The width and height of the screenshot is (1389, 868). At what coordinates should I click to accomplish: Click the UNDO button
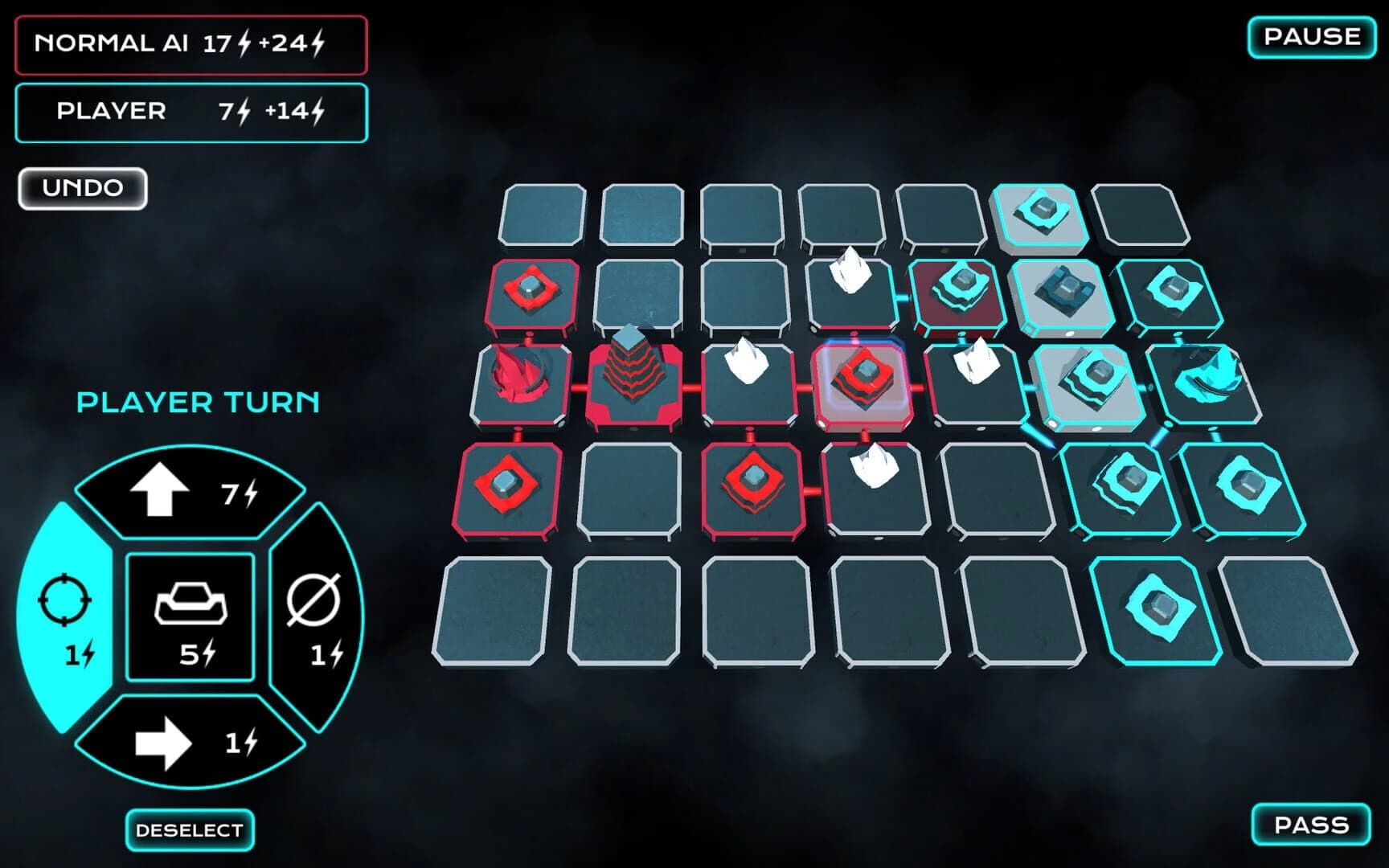80,186
